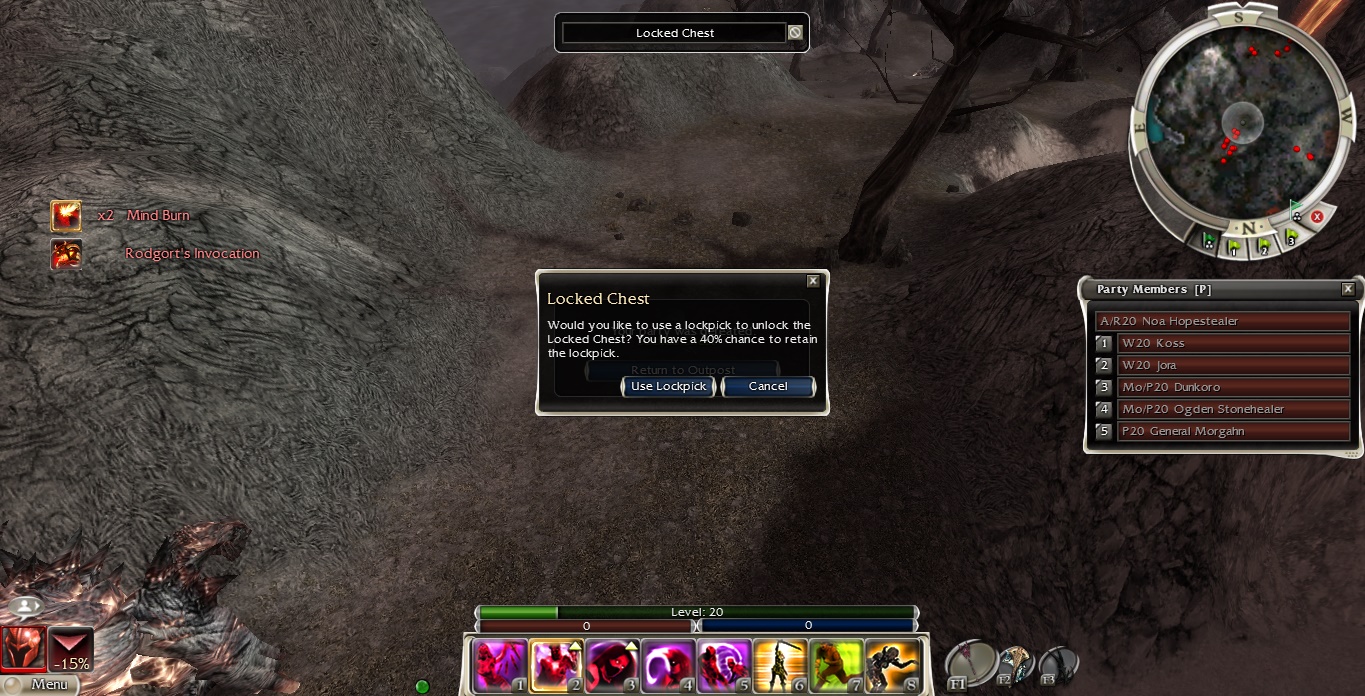Activate the skill in slot 8
Viewport: 1365px width, 696px height.
pos(892,665)
